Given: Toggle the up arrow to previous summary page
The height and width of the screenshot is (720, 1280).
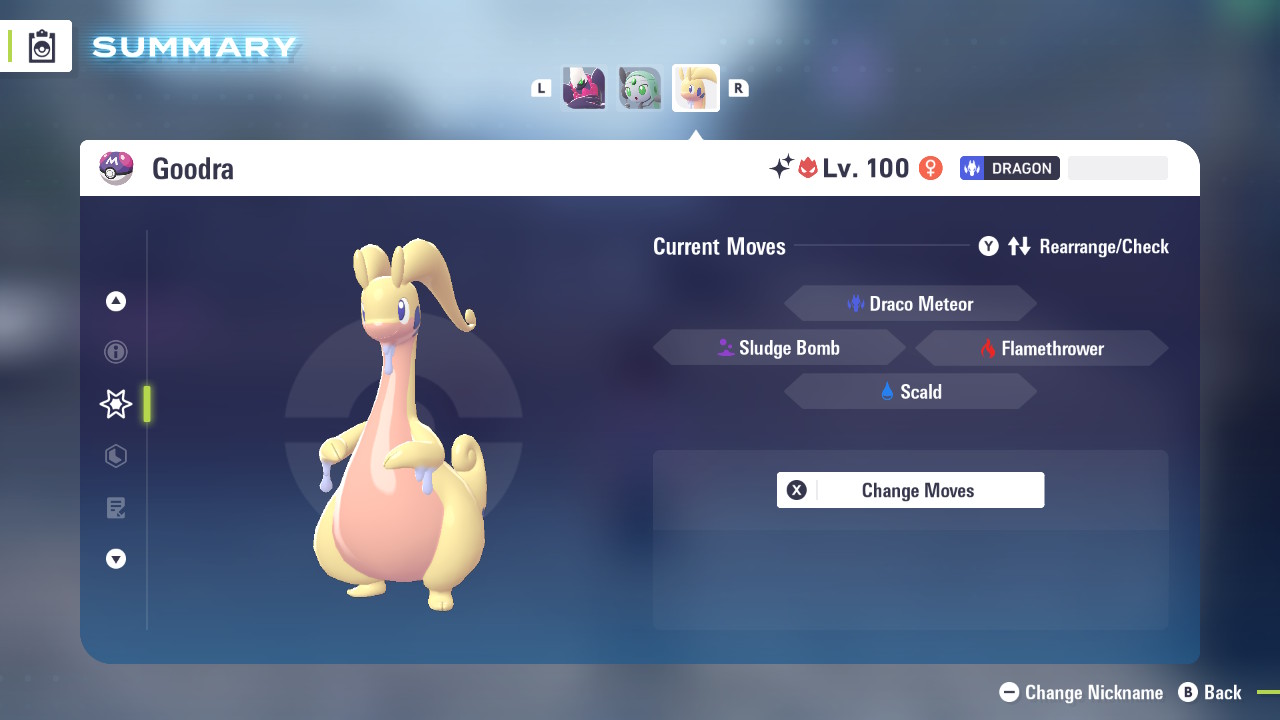Looking at the screenshot, I should click(115, 300).
